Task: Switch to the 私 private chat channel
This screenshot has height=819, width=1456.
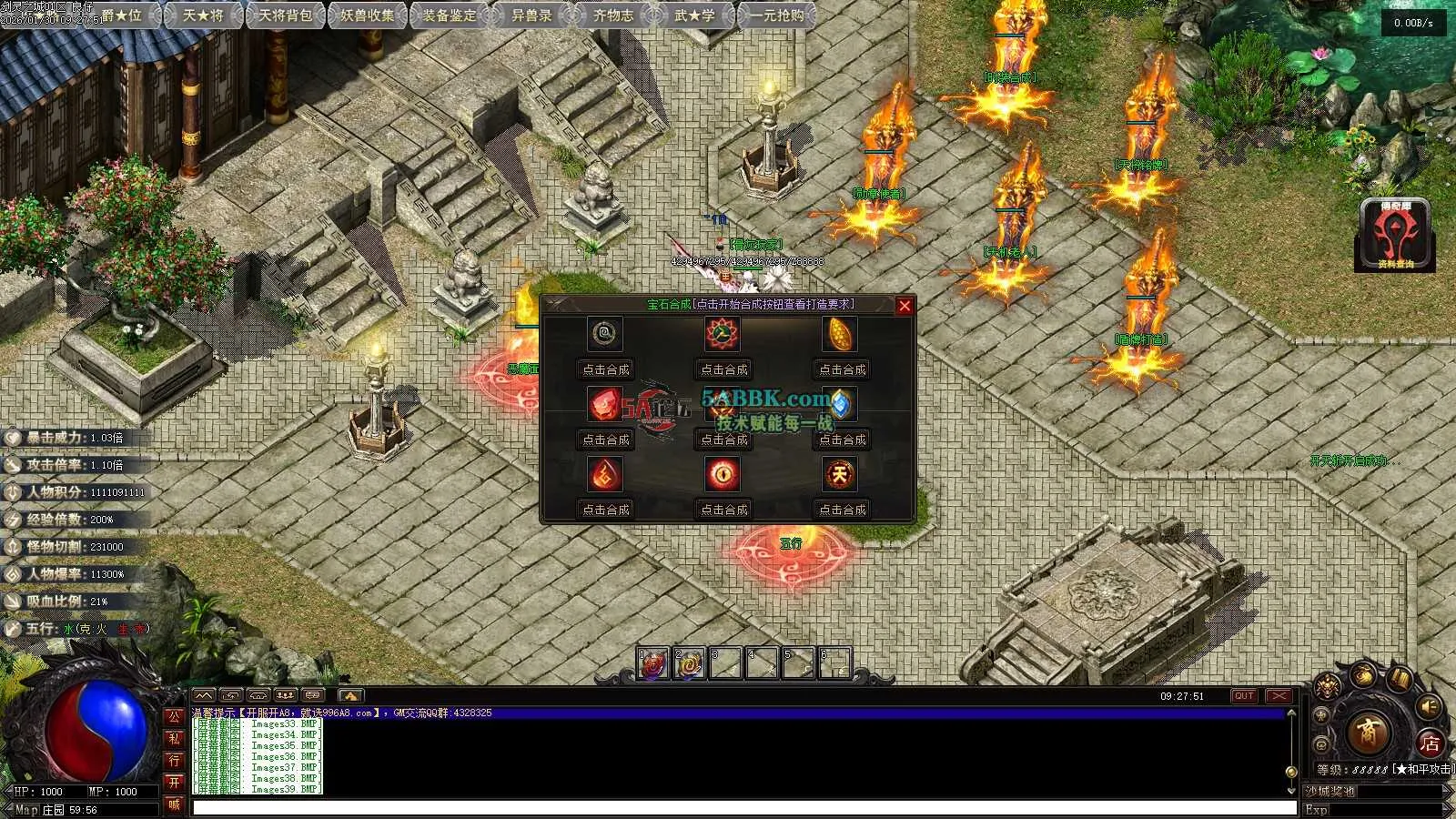Action: click(x=174, y=738)
